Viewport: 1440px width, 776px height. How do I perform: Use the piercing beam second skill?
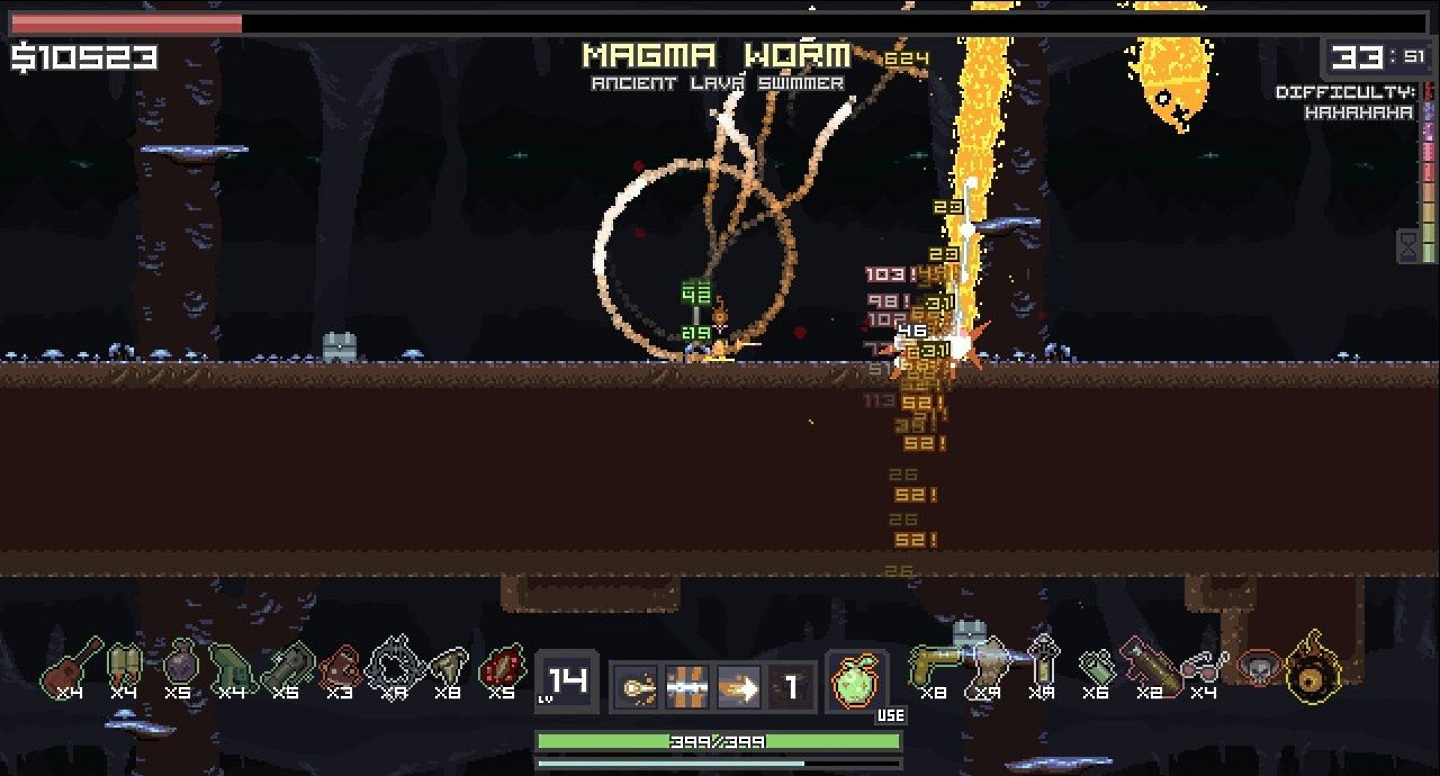coord(687,688)
